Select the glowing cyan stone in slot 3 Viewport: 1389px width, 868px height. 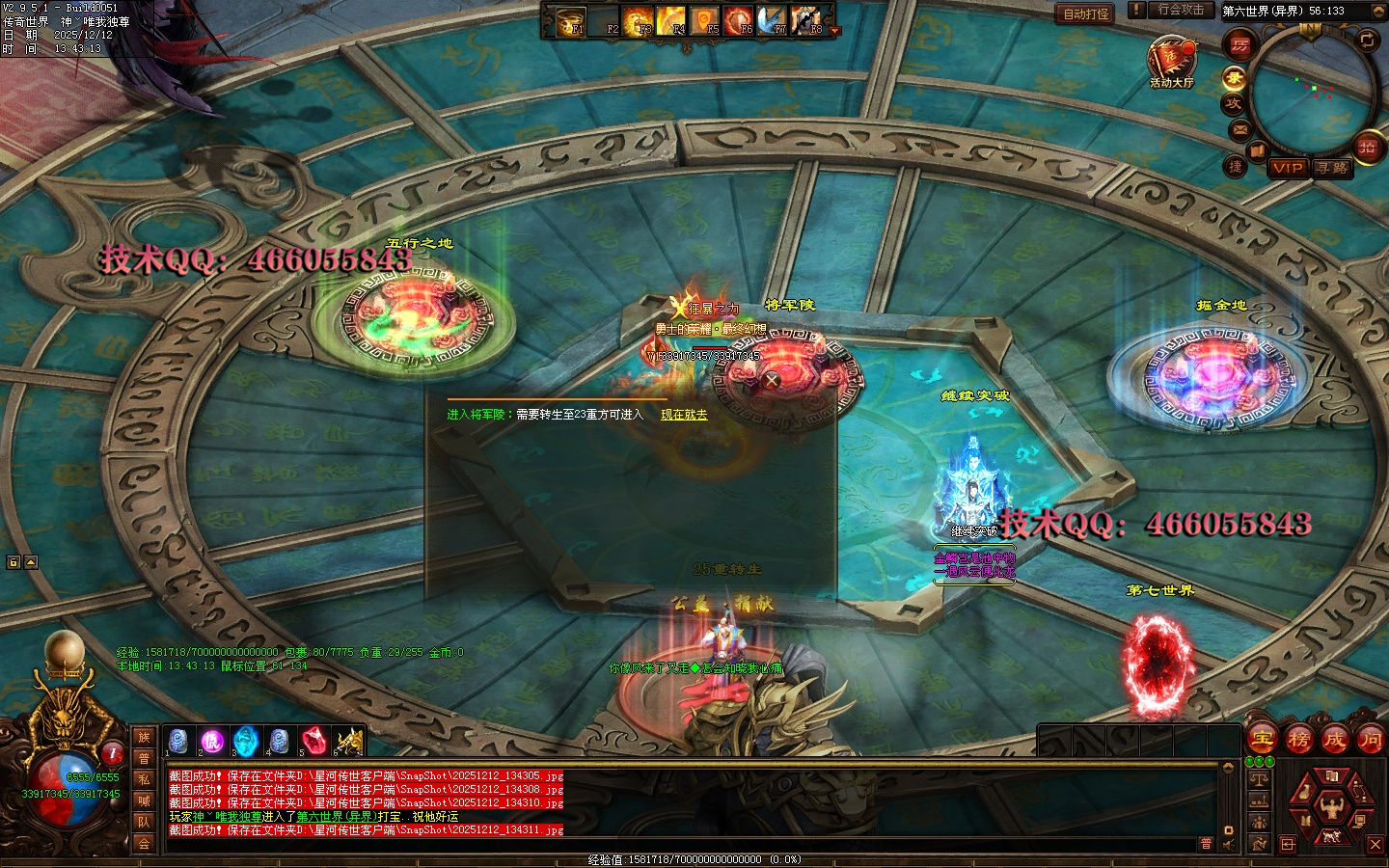coord(246,741)
